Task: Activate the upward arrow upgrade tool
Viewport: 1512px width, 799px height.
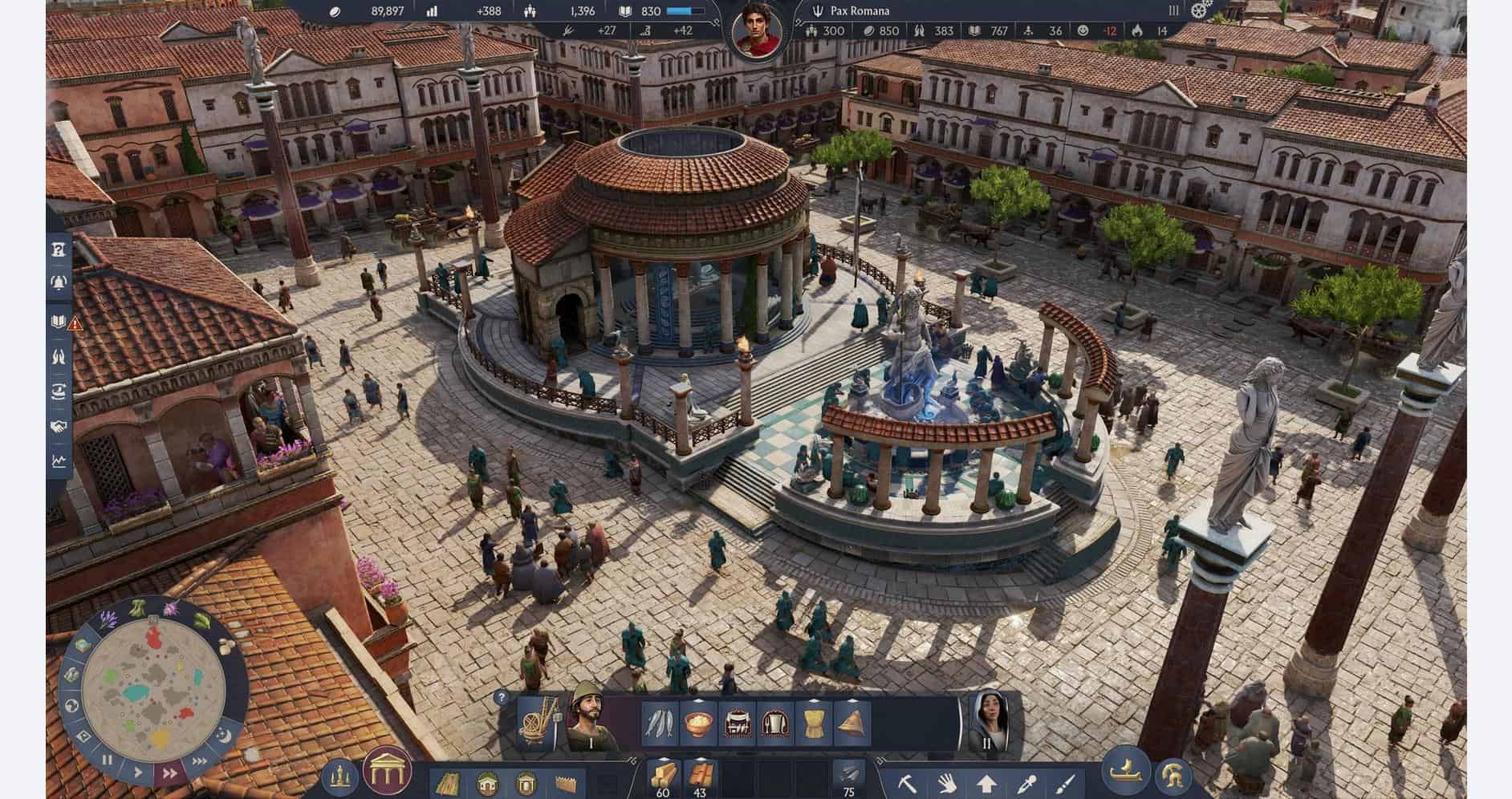Action: point(986,782)
